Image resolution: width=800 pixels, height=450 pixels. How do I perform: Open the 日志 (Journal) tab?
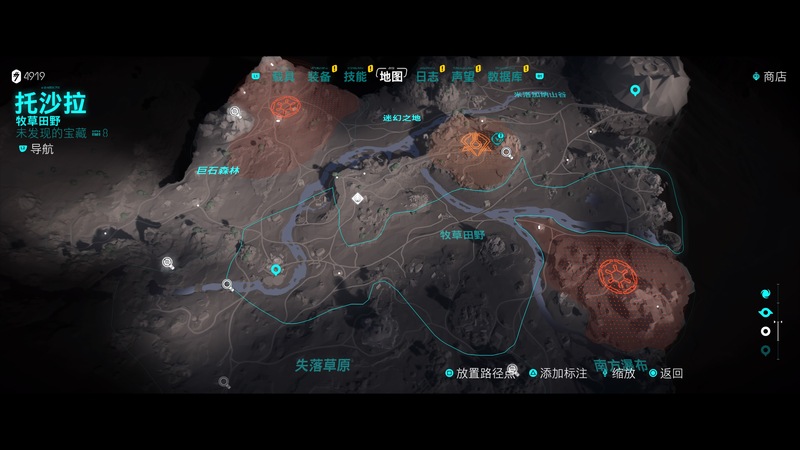tap(427, 76)
